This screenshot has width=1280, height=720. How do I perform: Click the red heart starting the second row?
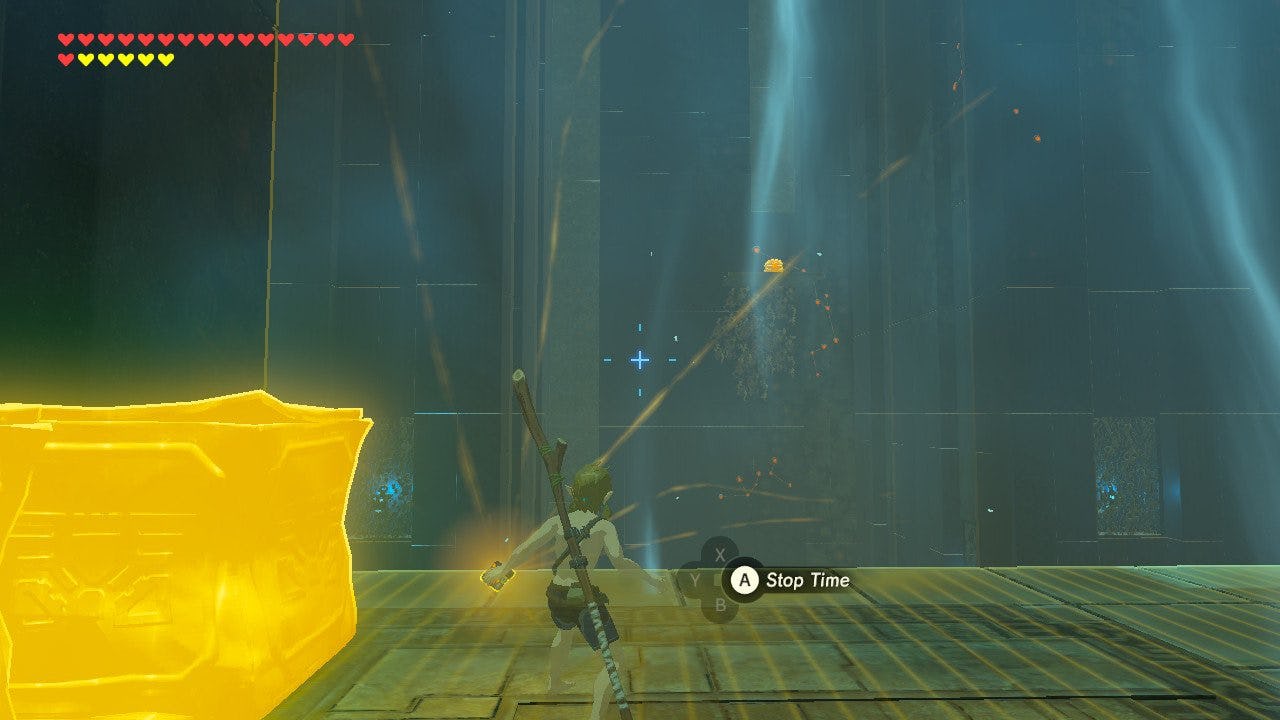65,58
